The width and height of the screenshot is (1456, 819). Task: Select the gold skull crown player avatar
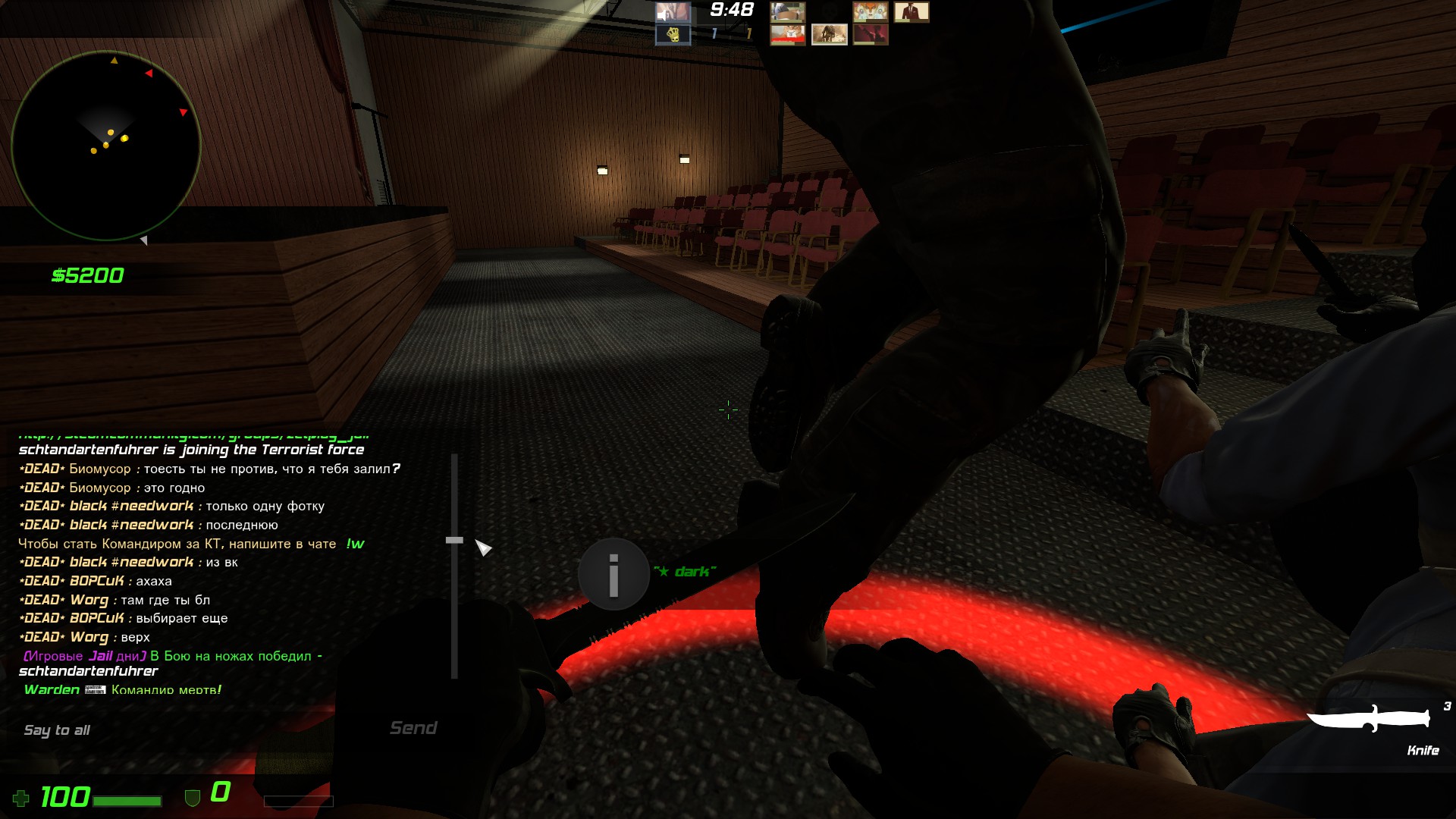(673, 34)
